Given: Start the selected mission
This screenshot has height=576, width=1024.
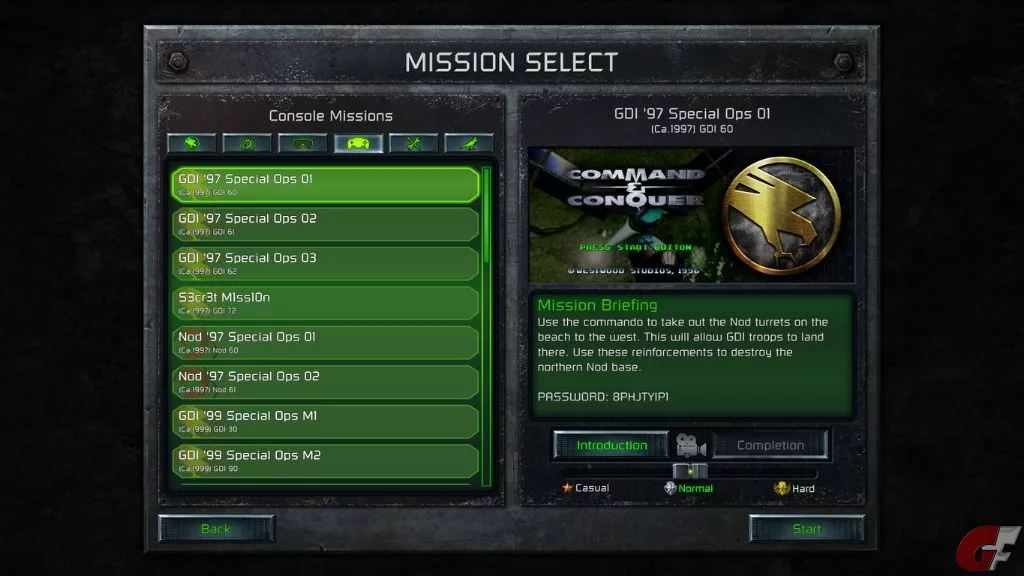Looking at the screenshot, I should tap(806, 529).
